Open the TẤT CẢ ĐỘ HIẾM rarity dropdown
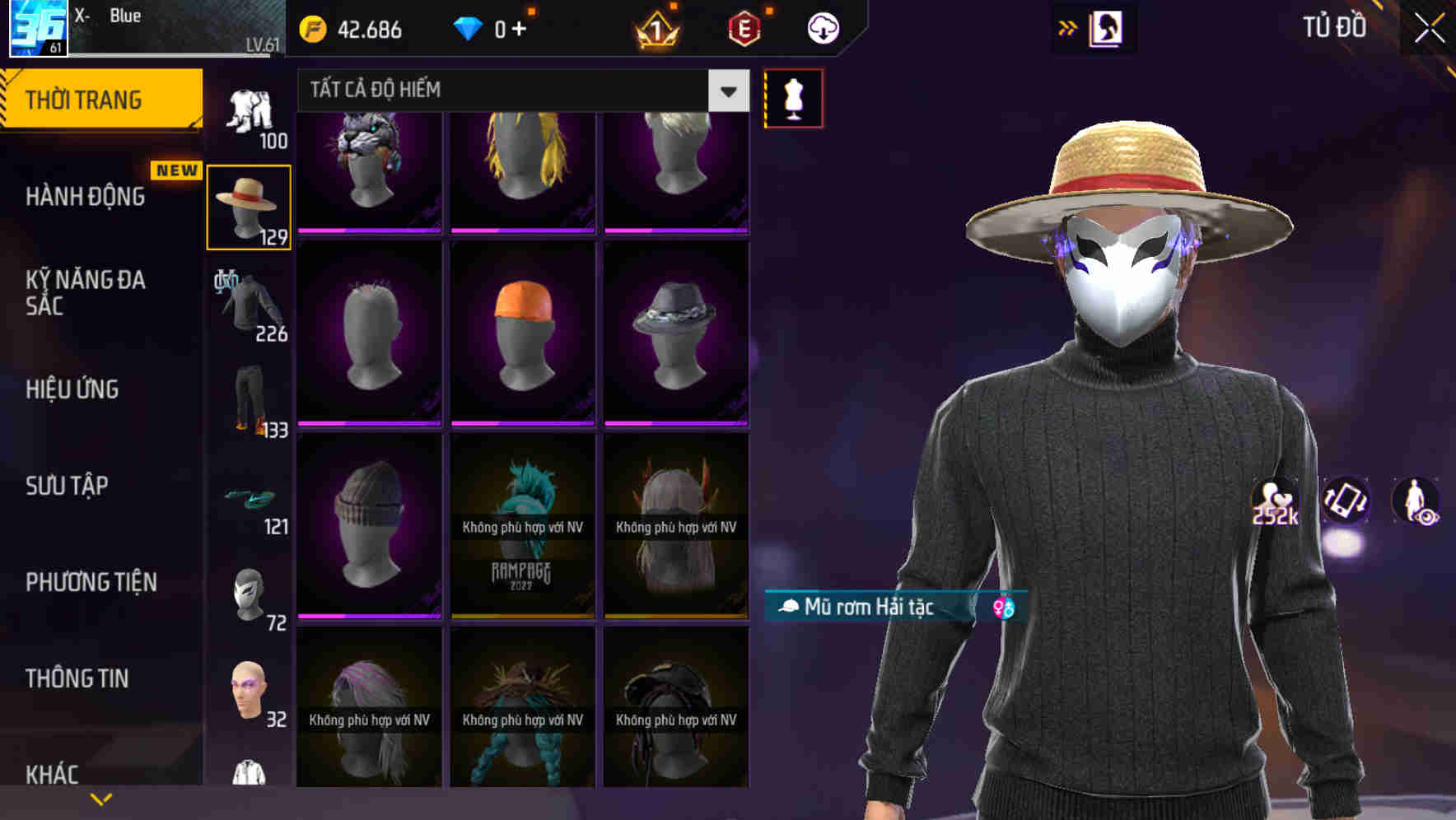The image size is (1456, 820). (515, 91)
